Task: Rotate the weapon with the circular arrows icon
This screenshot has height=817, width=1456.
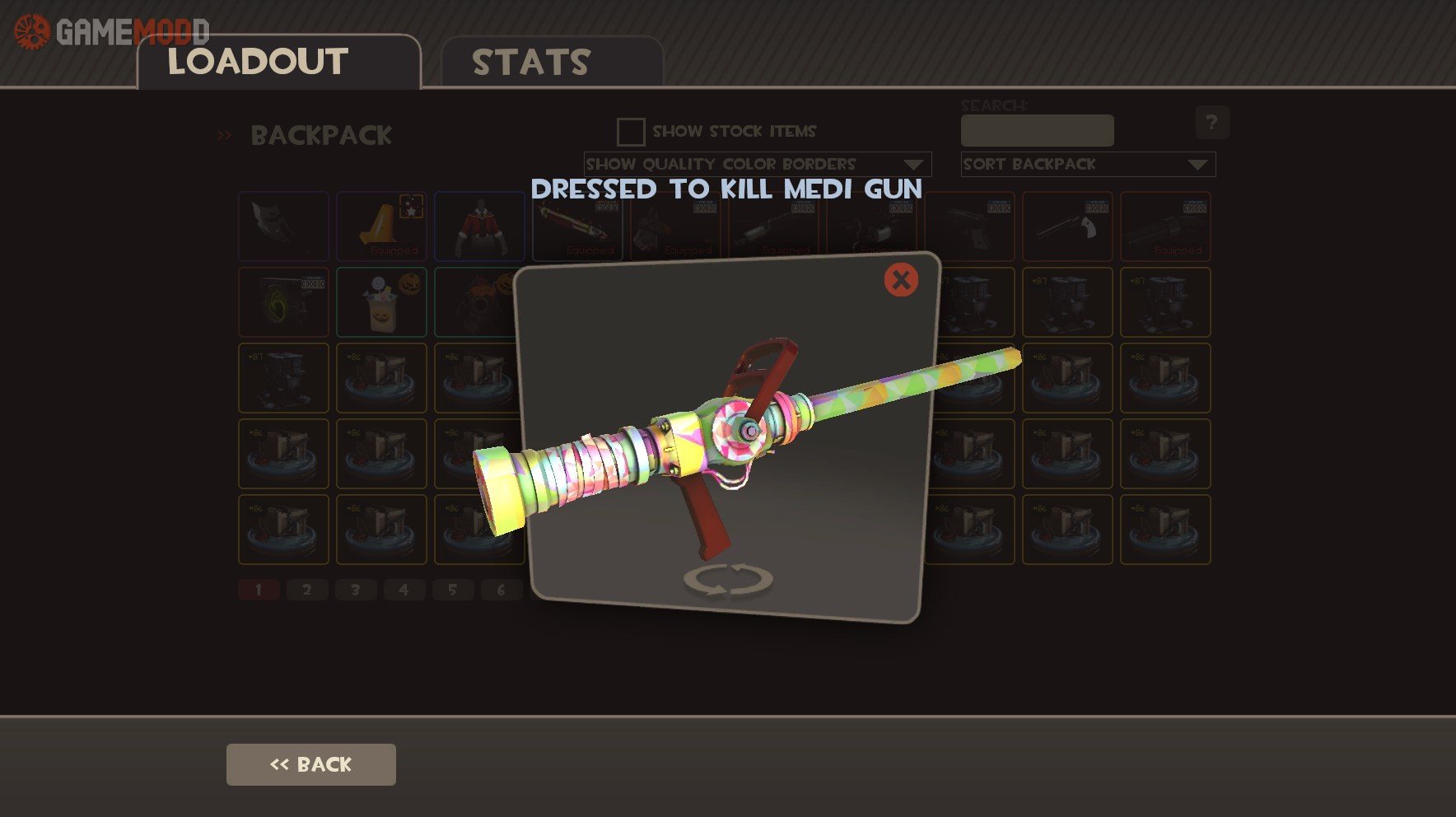Action: pyautogui.click(x=728, y=579)
